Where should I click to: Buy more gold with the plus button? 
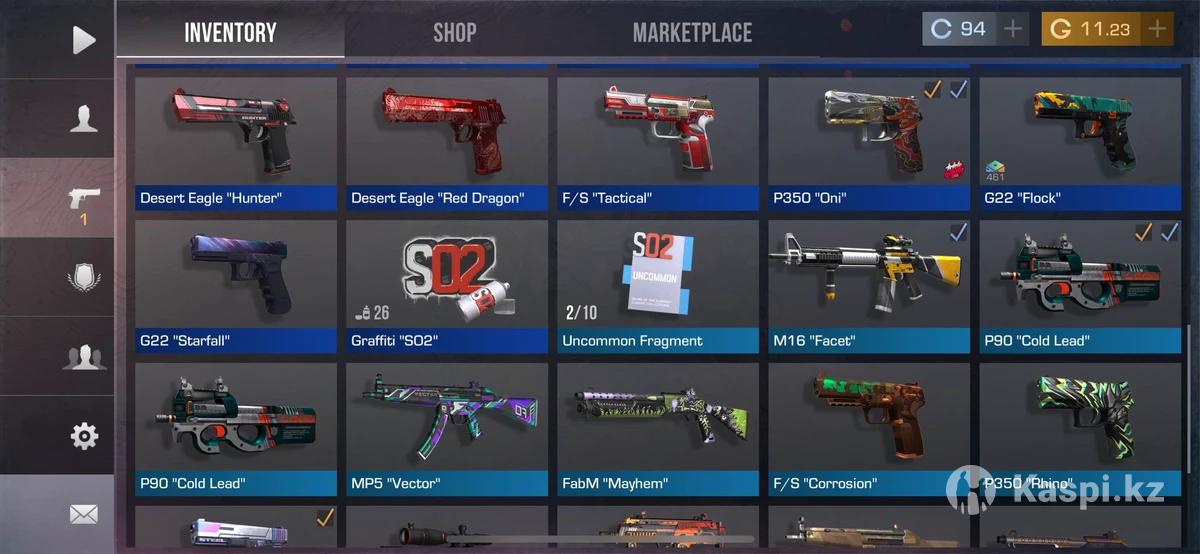pos(1157,29)
